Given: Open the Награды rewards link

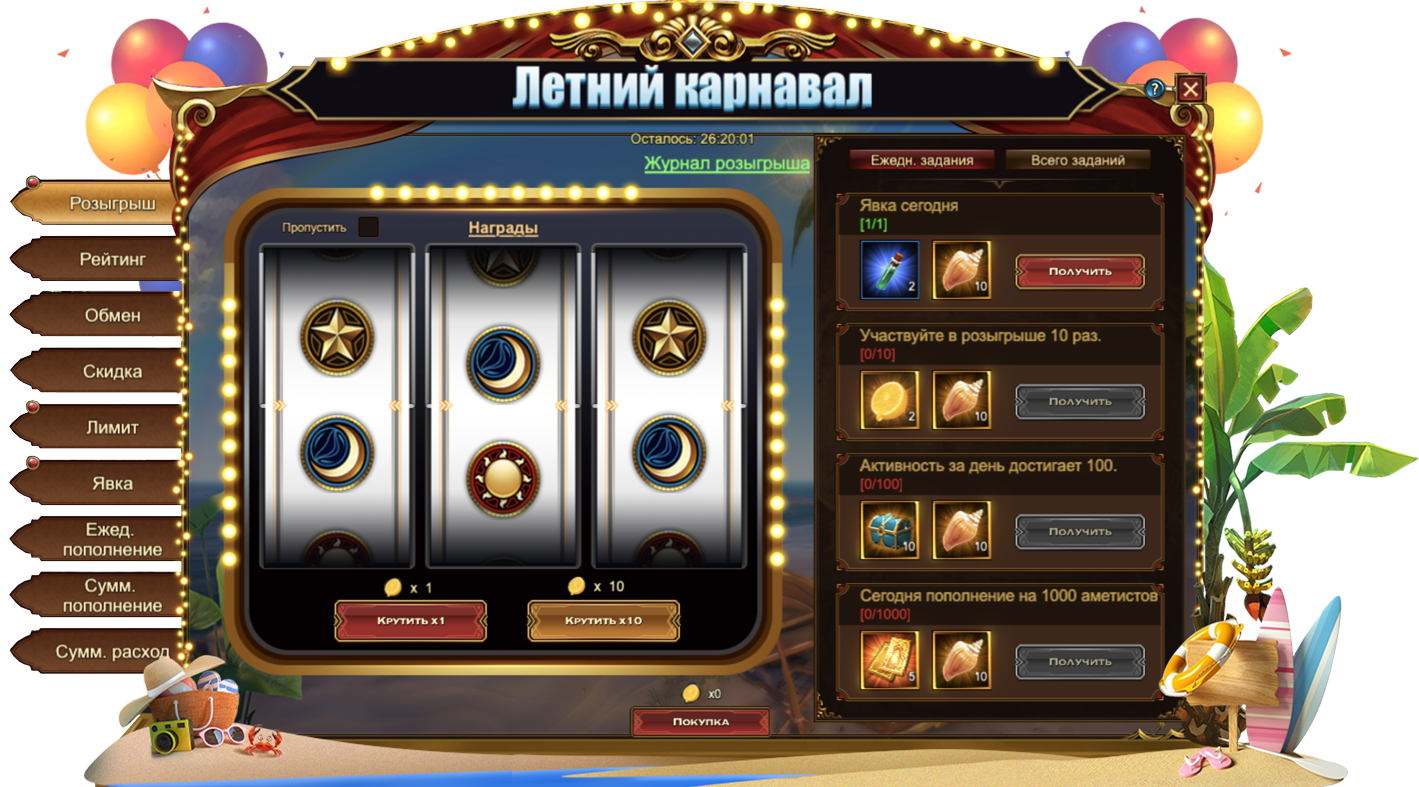Looking at the screenshot, I should pyautogui.click(x=503, y=228).
